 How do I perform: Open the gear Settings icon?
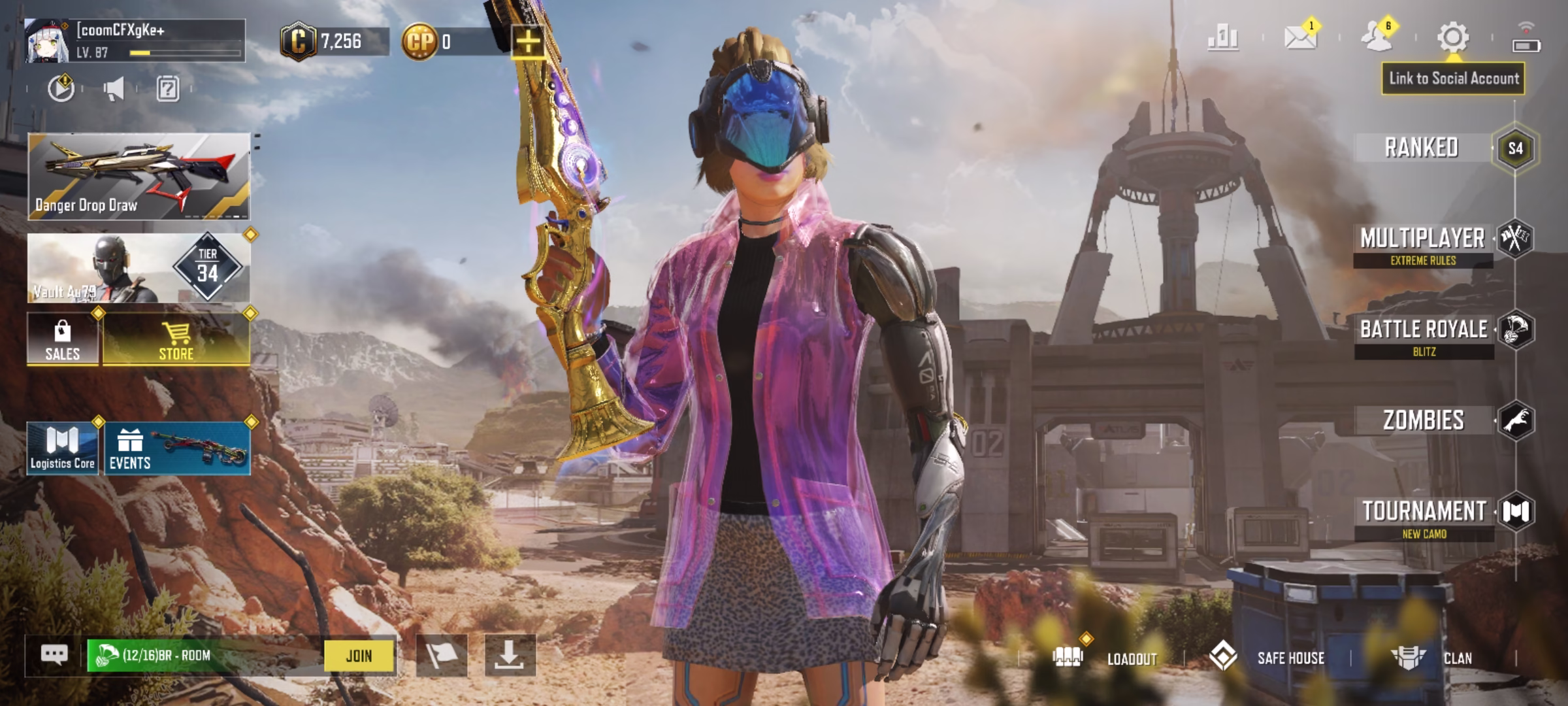1452,37
